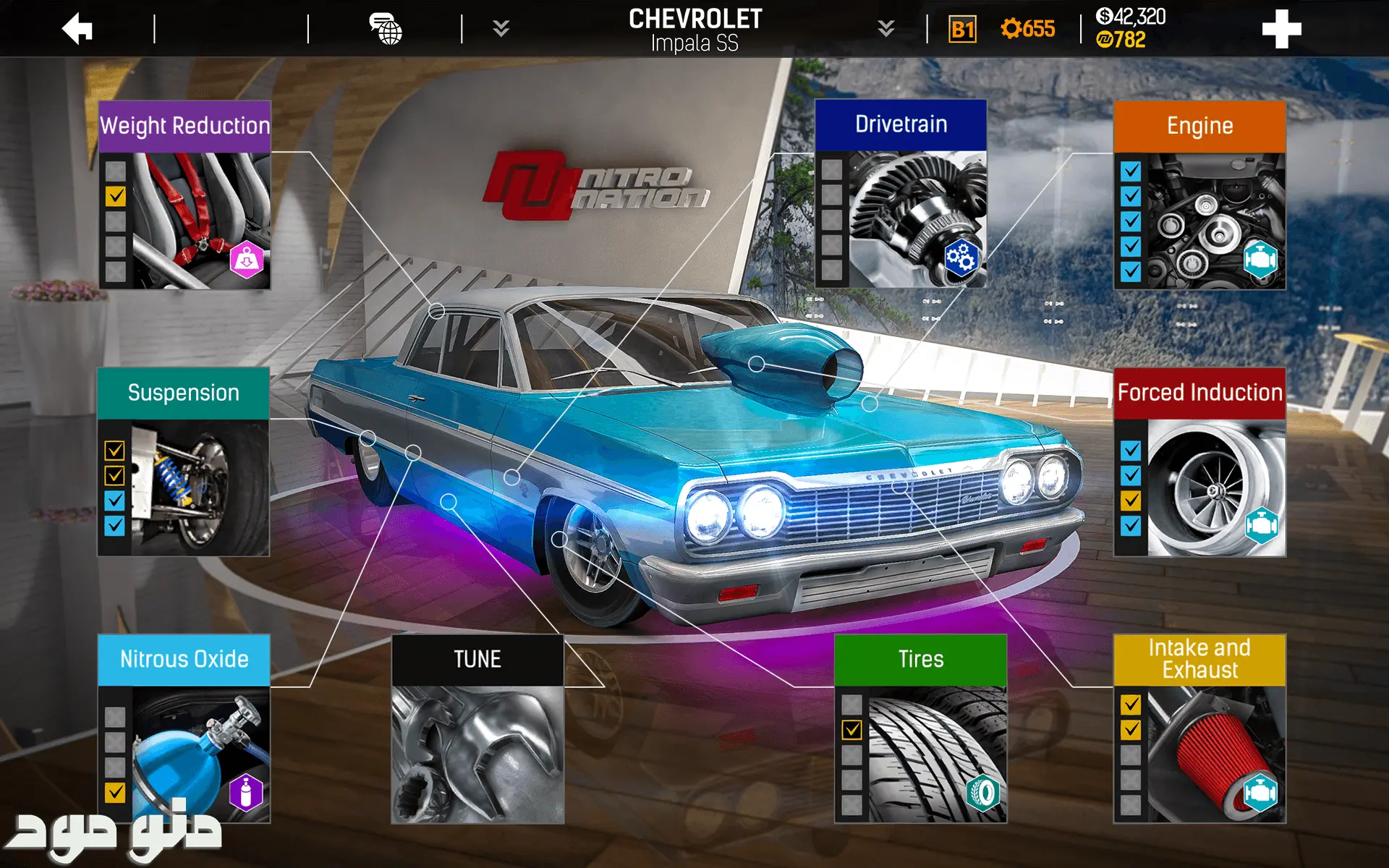Image resolution: width=1389 pixels, height=868 pixels.
Task: Expand the chevron right of the Chevrolet title
Action: (x=885, y=29)
